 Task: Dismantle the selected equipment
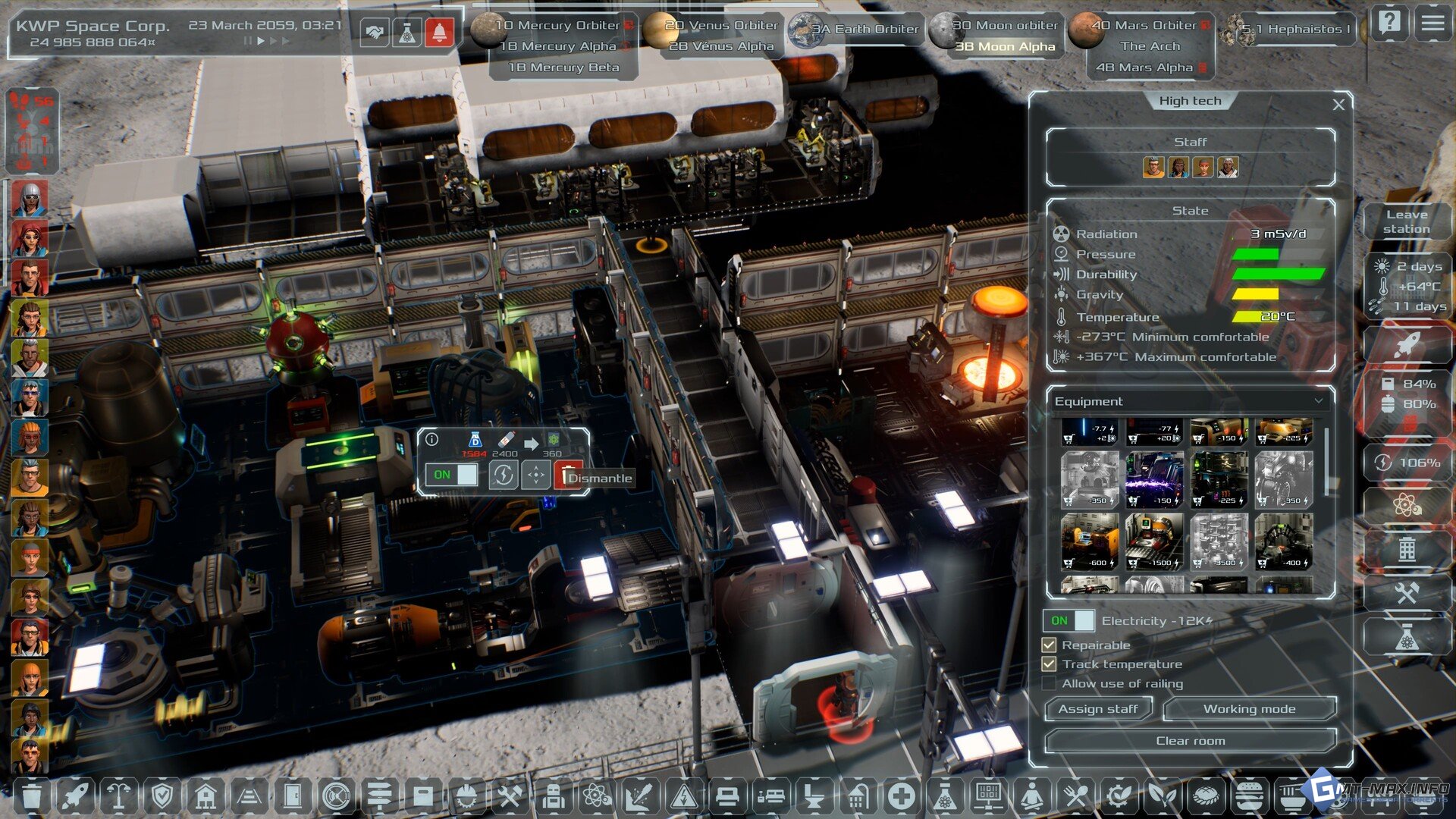[569, 476]
